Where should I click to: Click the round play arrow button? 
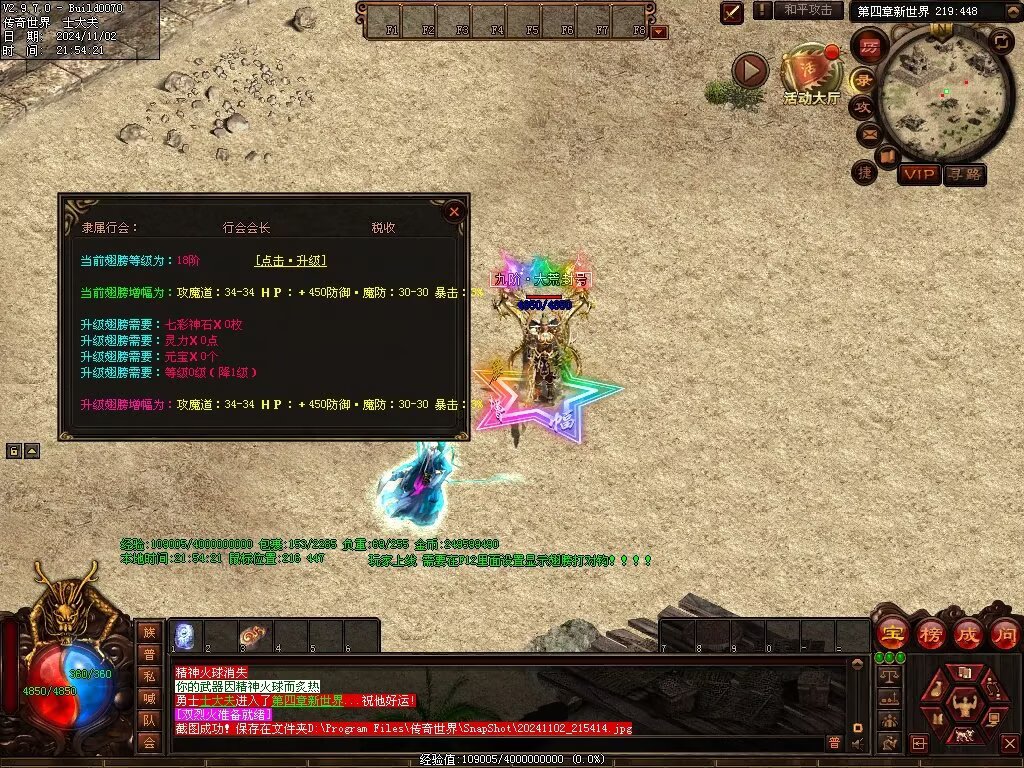click(750, 70)
